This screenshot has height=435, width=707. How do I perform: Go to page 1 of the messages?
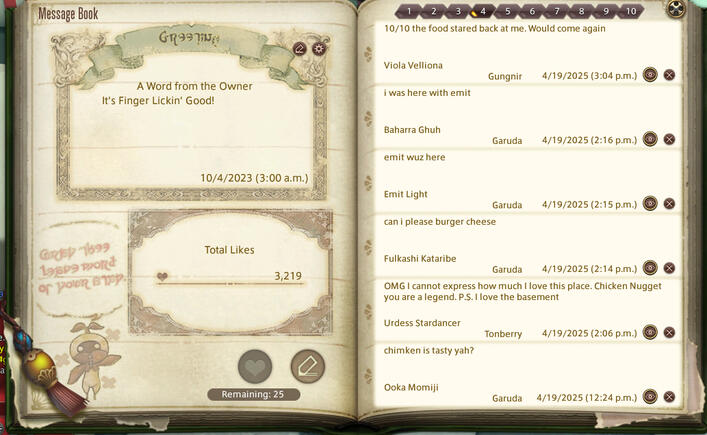coord(408,12)
